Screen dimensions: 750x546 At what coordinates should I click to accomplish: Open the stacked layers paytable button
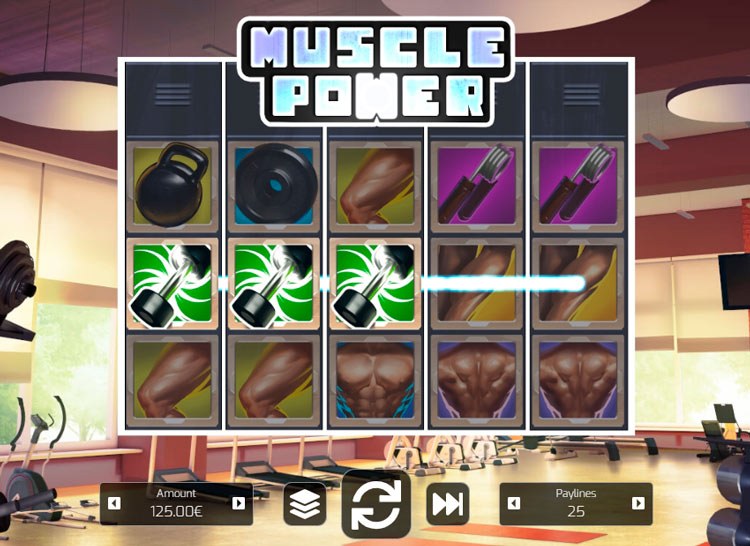pos(305,504)
